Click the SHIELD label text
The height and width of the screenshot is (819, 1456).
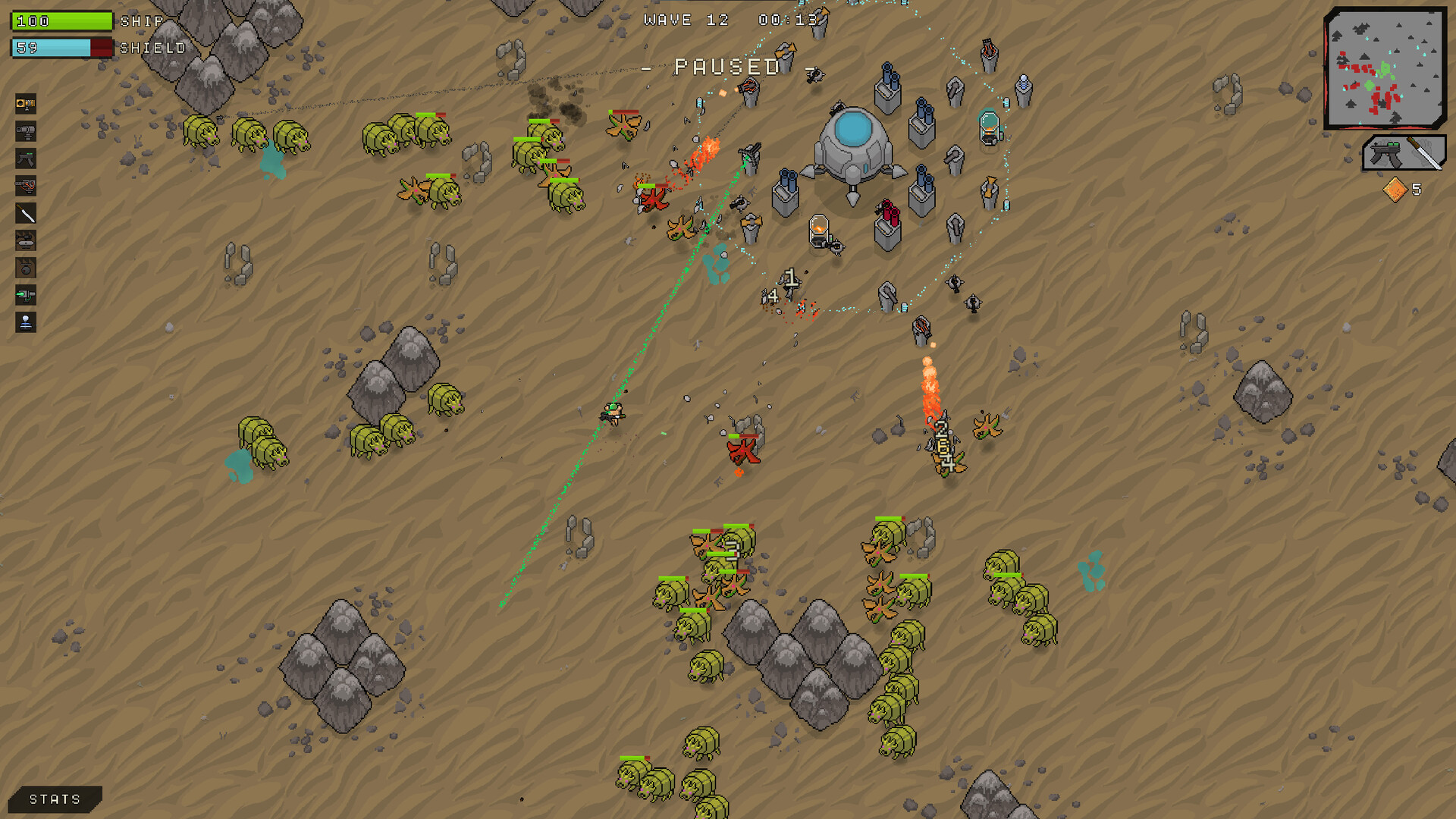coord(151,48)
